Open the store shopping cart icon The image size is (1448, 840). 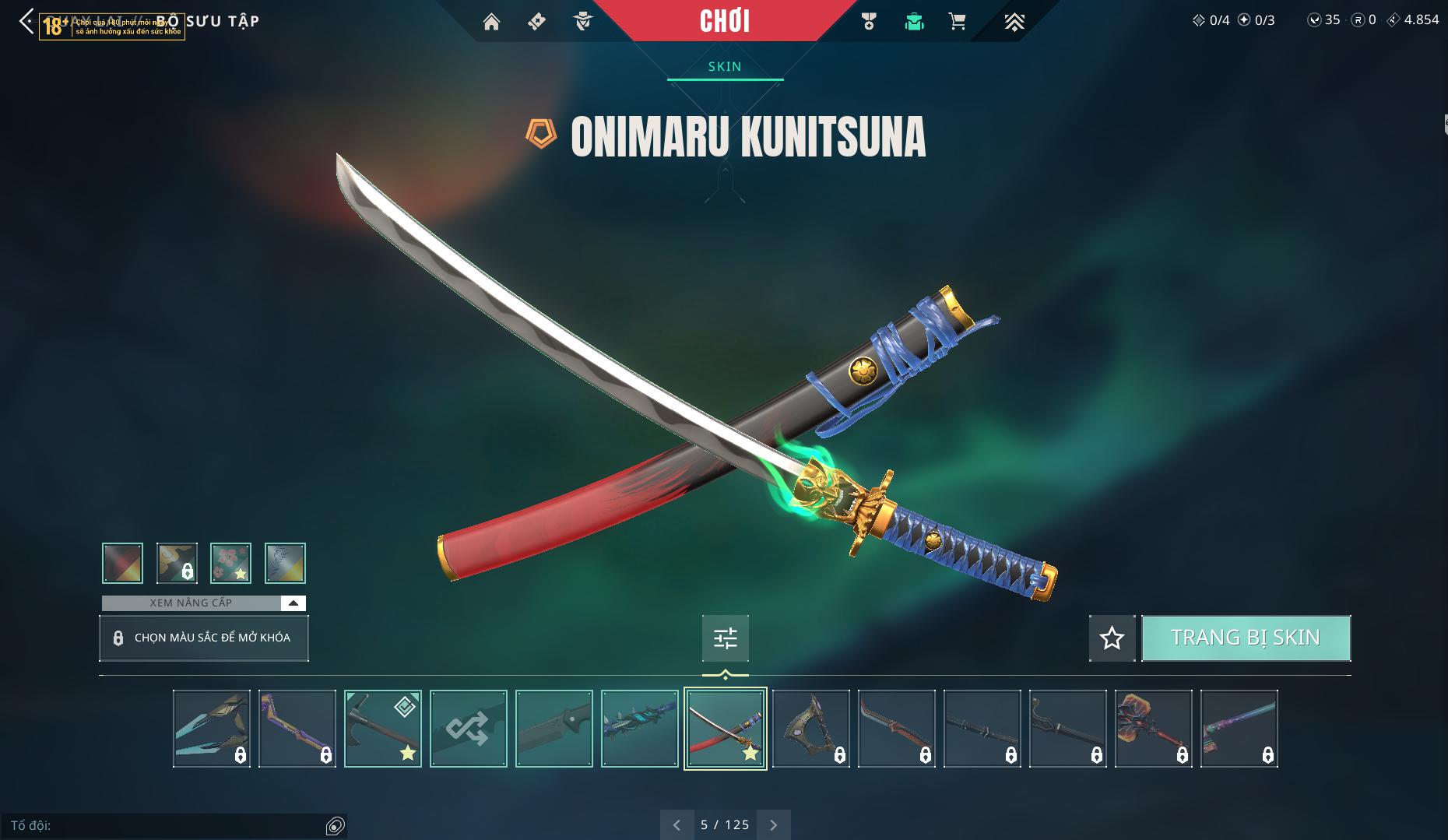pyautogui.click(x=958, y=22)
